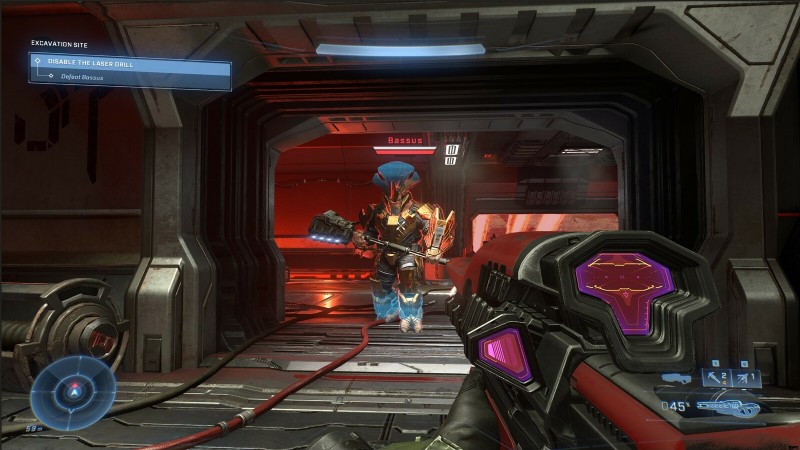Switch to the secondary weapon silhouette icon
The image size is (800, 450).
(679, 379)
